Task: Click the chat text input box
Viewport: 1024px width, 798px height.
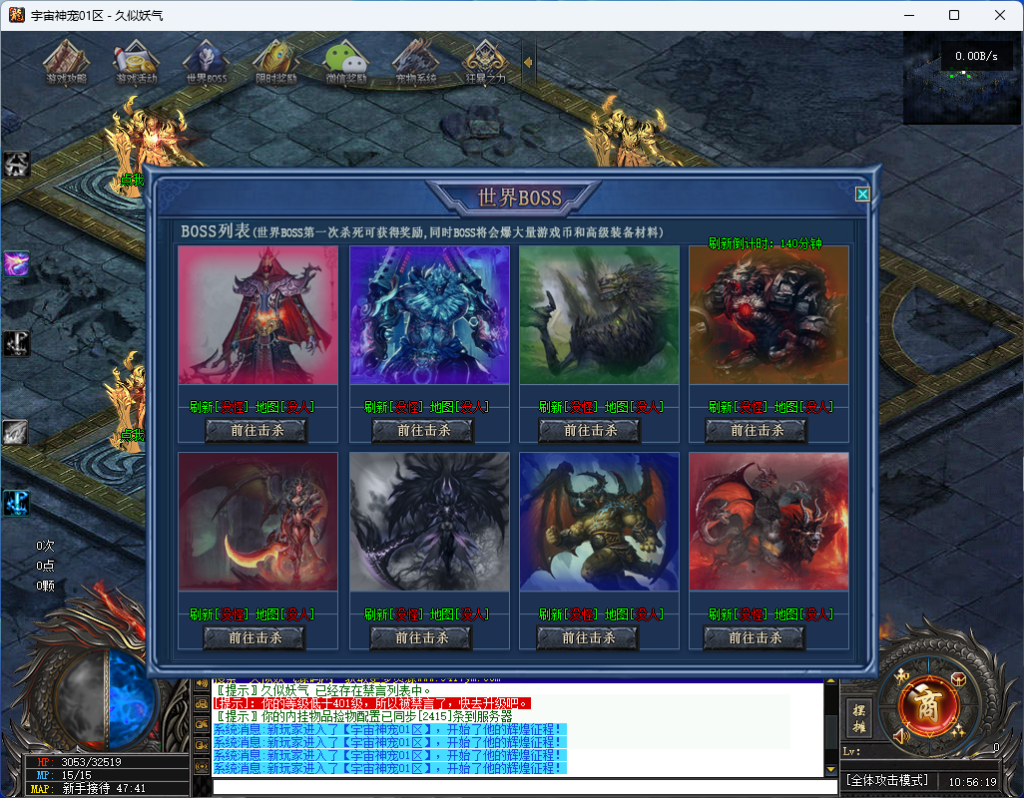Action: (x=520, y=787)
